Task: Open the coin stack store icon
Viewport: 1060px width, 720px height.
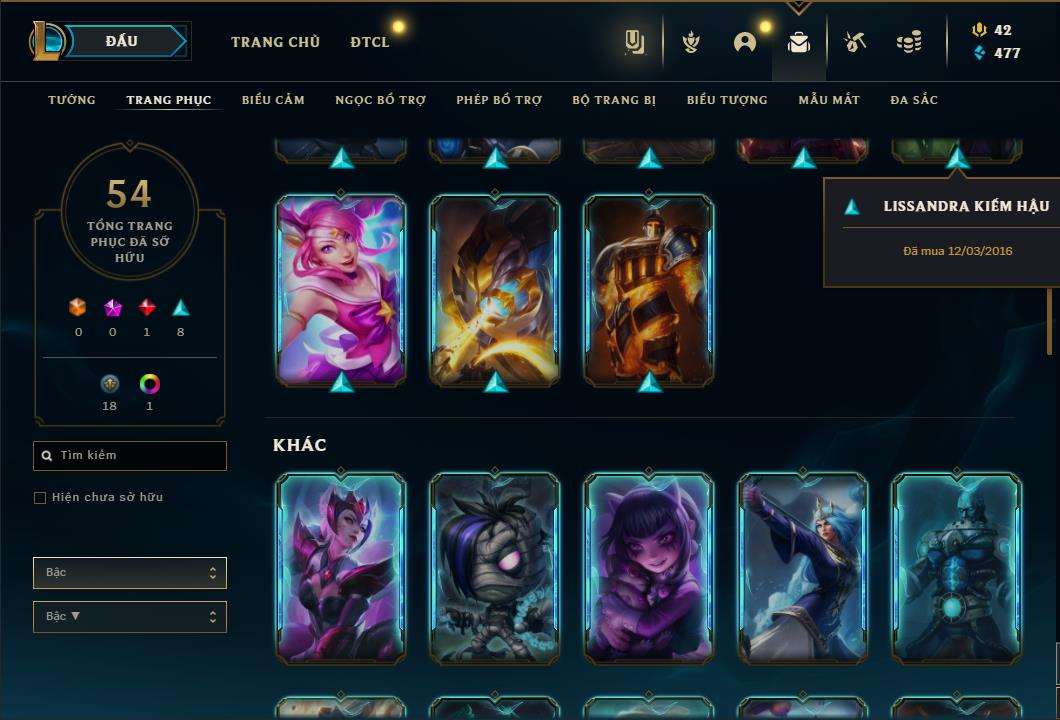Action: 909,42
